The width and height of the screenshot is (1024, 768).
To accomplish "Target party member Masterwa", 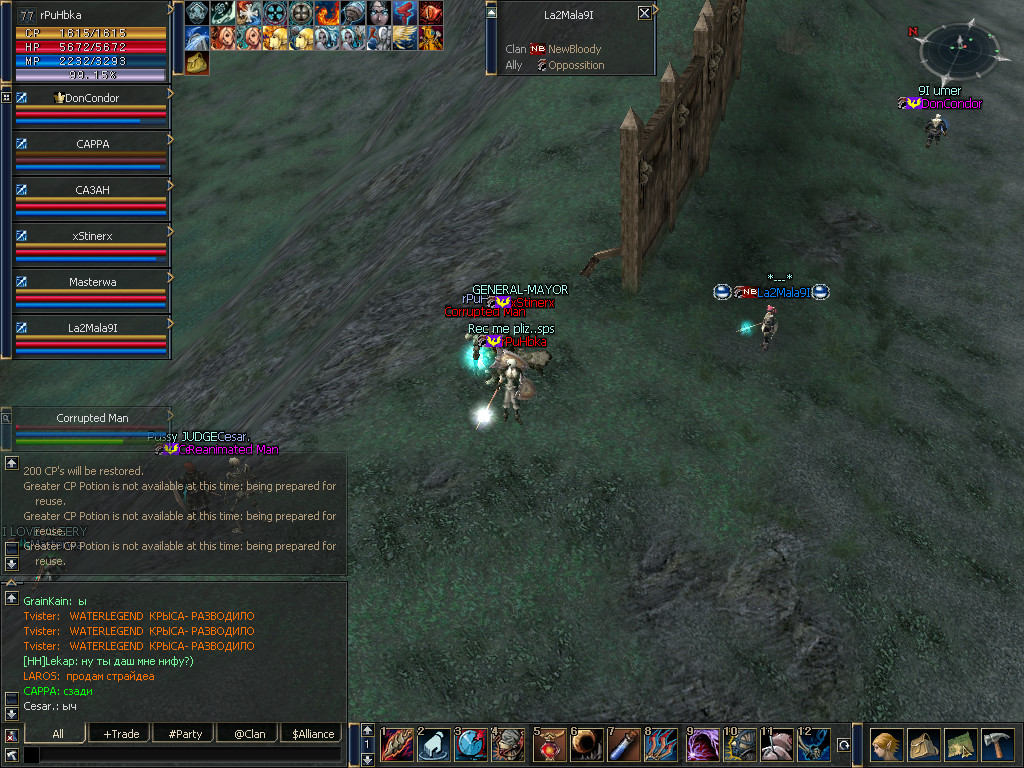I will (92, 282).
